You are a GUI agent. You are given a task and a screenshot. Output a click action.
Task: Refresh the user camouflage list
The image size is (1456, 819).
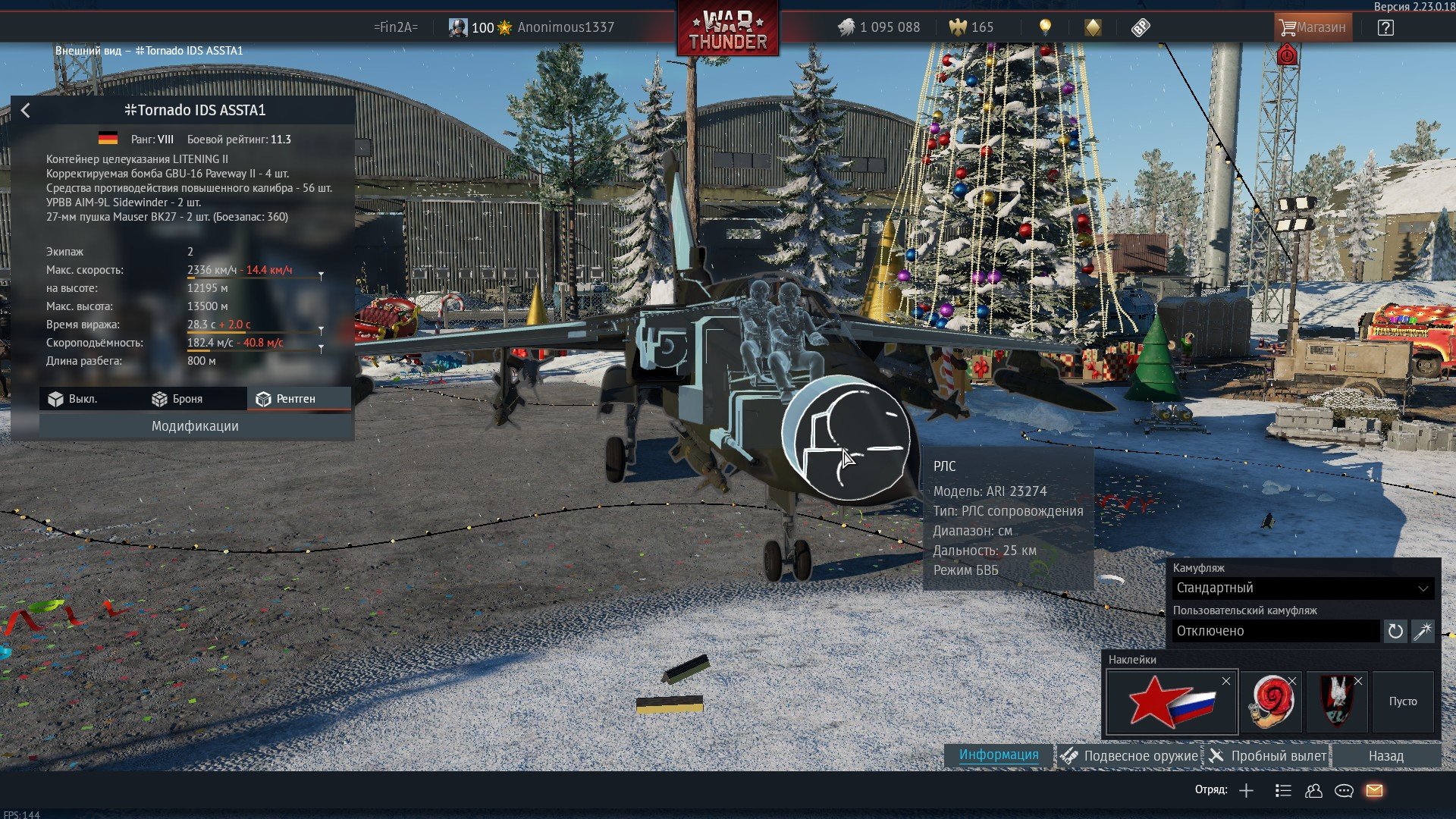click(x=1395, y=631)
